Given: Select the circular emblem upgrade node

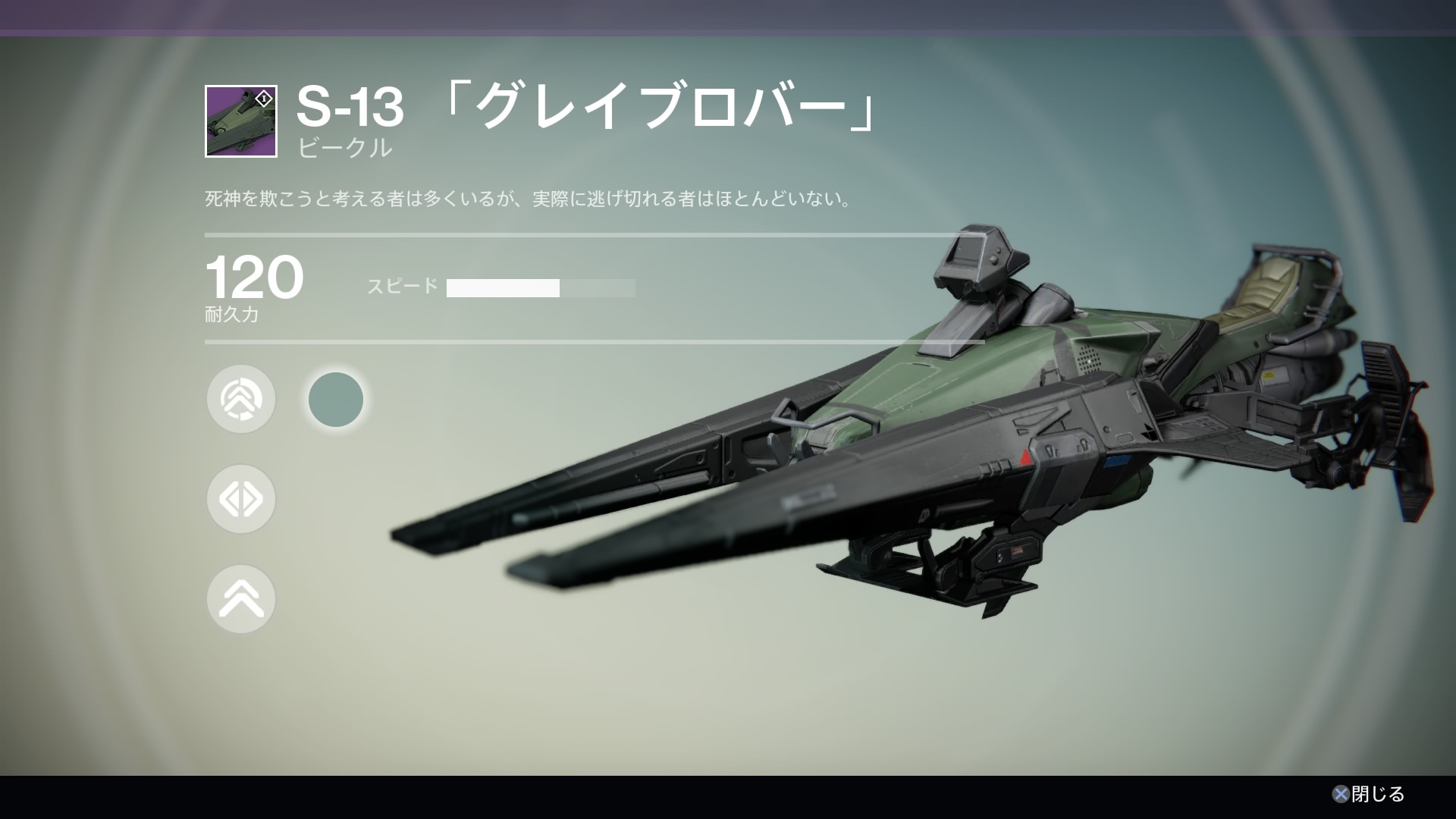Looking at the screenshot, I should 241,399.
